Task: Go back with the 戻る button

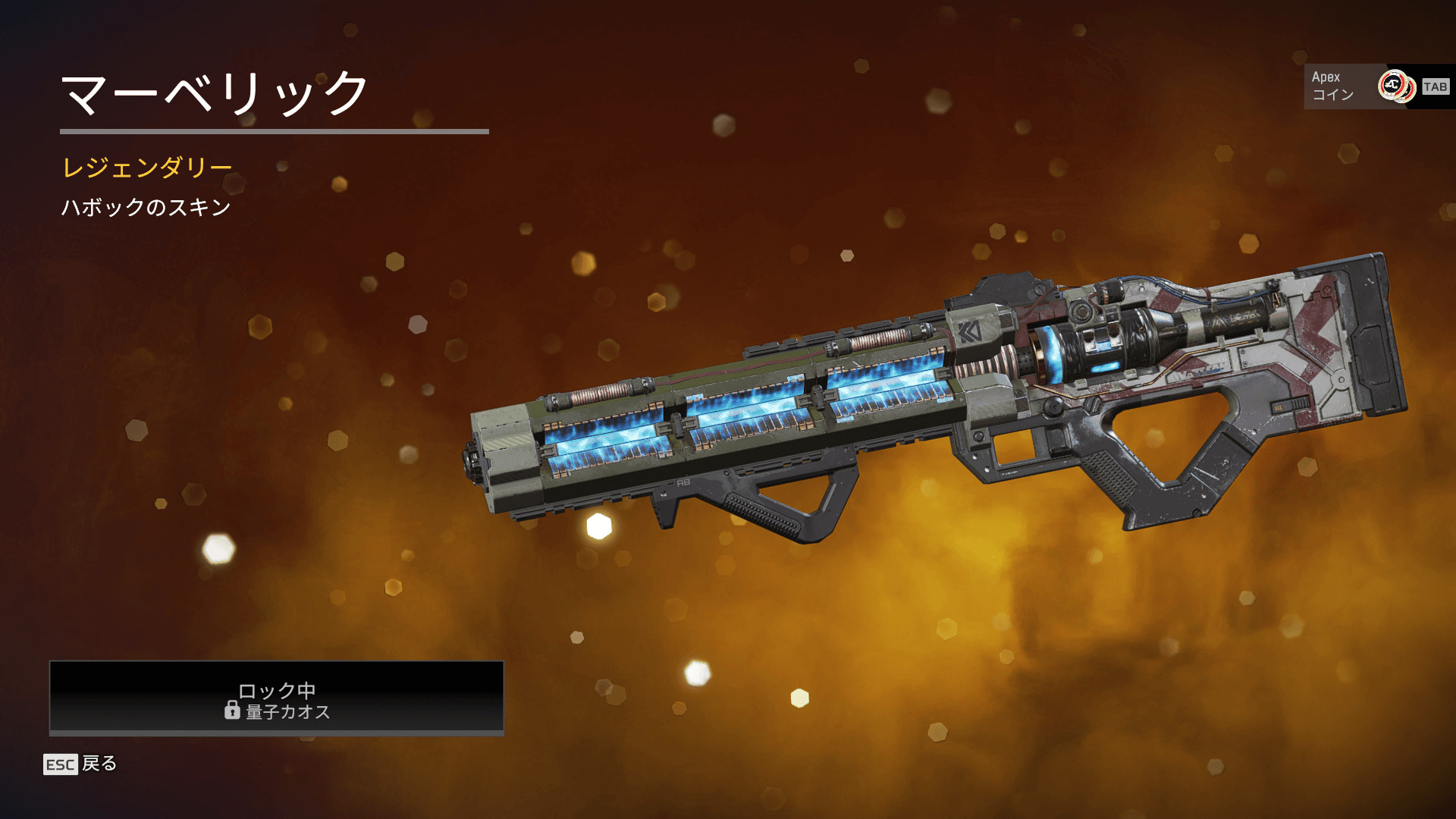Action: point(81,764)
